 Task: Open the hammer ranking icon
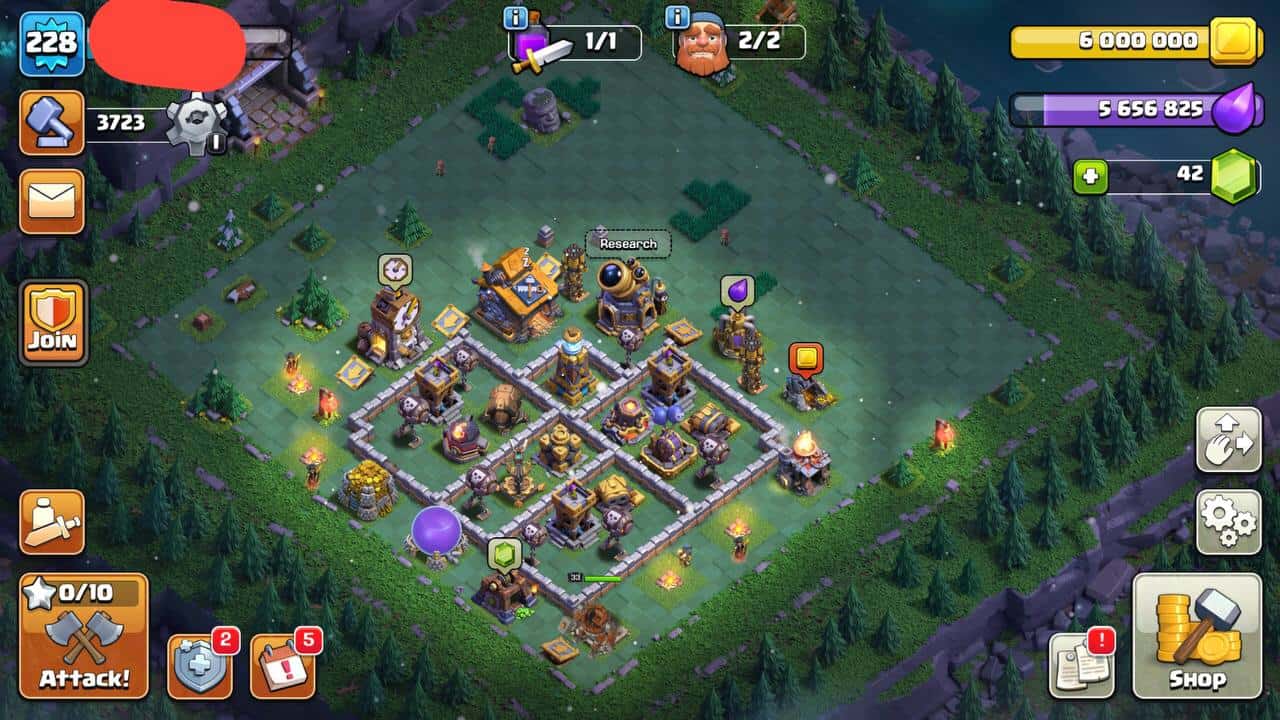(51, 122)
